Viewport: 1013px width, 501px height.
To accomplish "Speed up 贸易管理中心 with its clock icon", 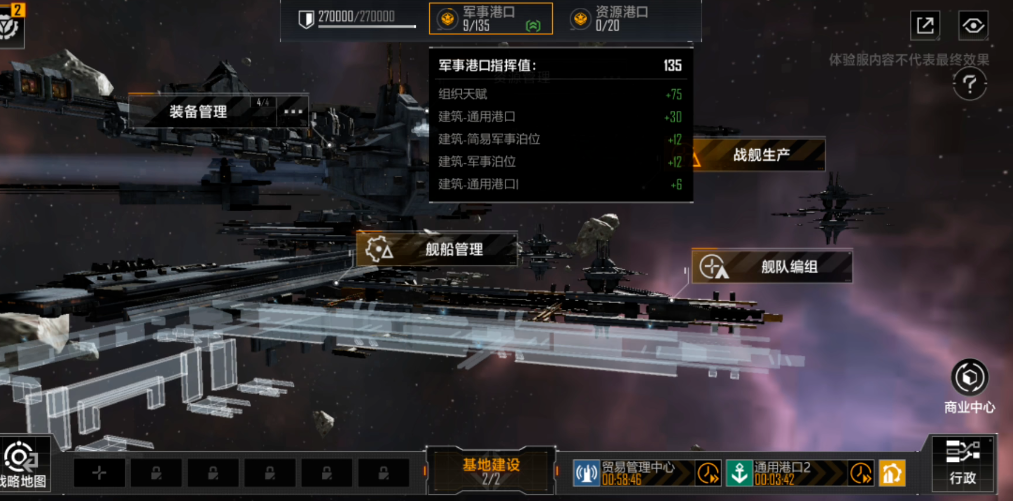I will (708, 472).
